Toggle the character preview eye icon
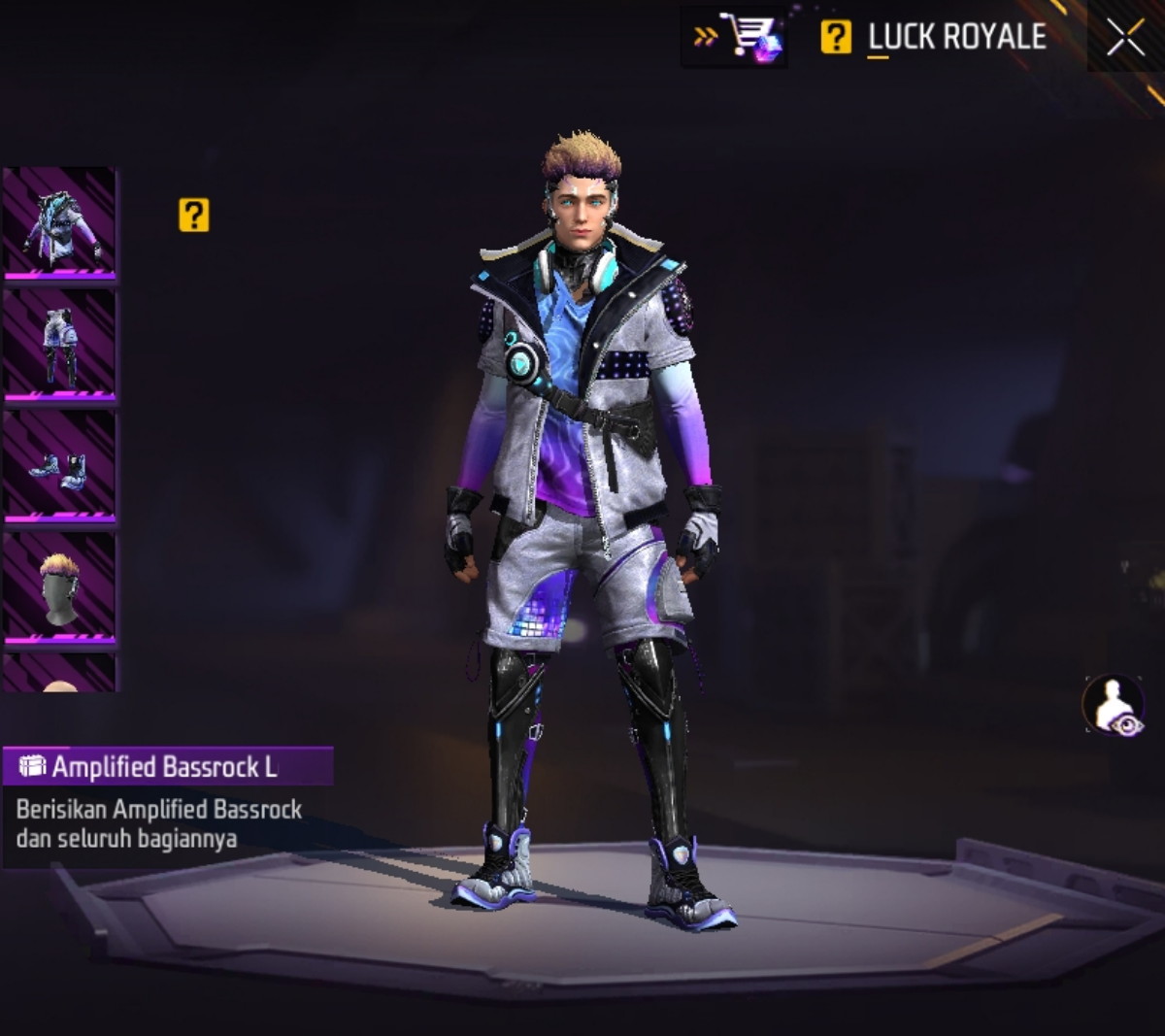 click(1114, 705)
